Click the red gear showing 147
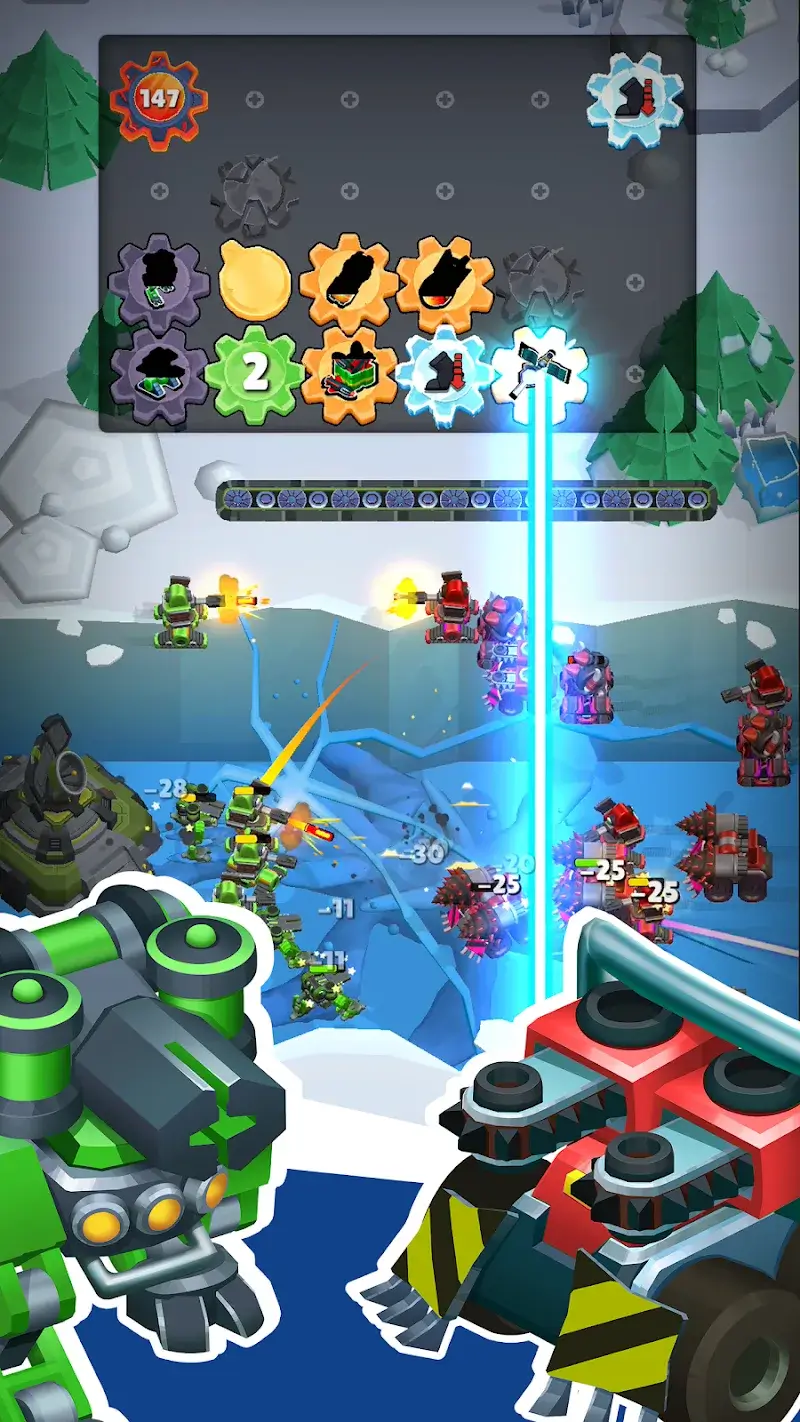Viewport: 800px width, 1422px height. [x=158, y=99]
